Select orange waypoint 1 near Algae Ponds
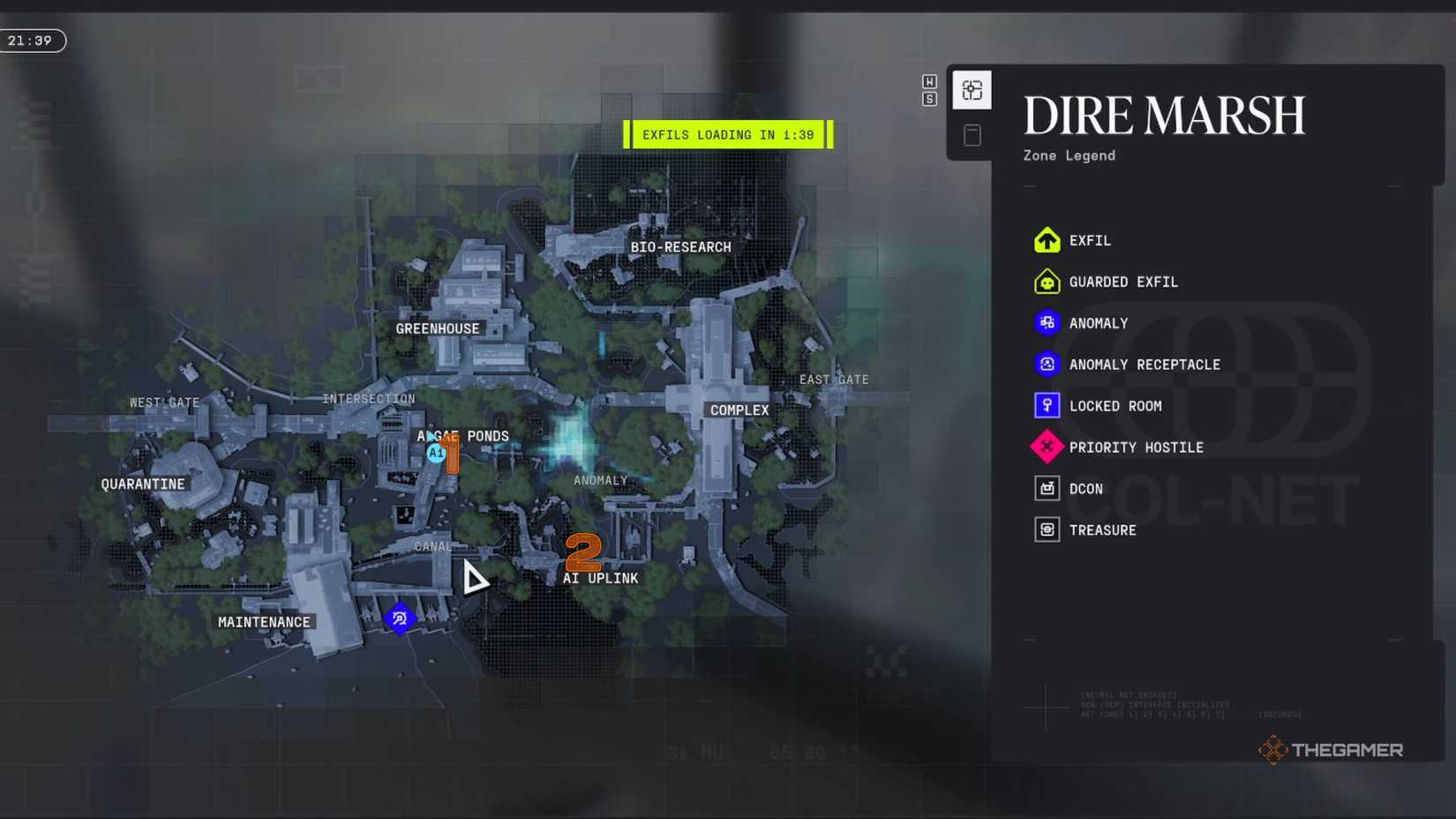The width and height of the screenshot is (1456, 819). 451,454
